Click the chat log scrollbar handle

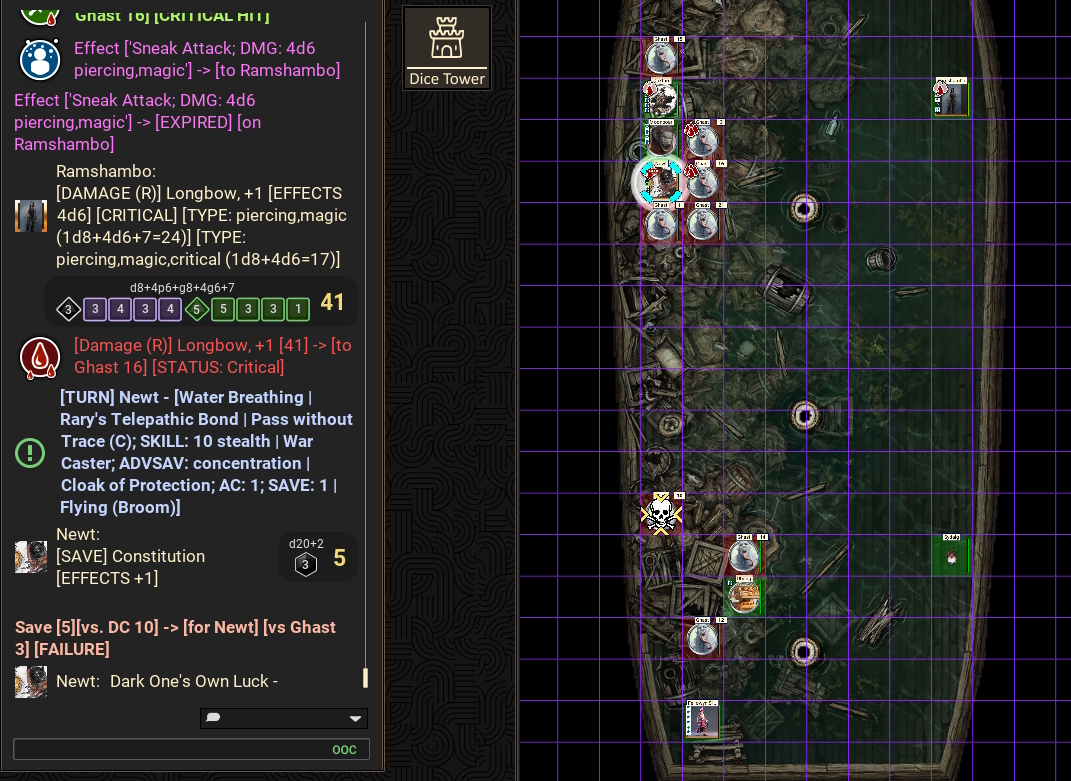[x=365, y=678]
